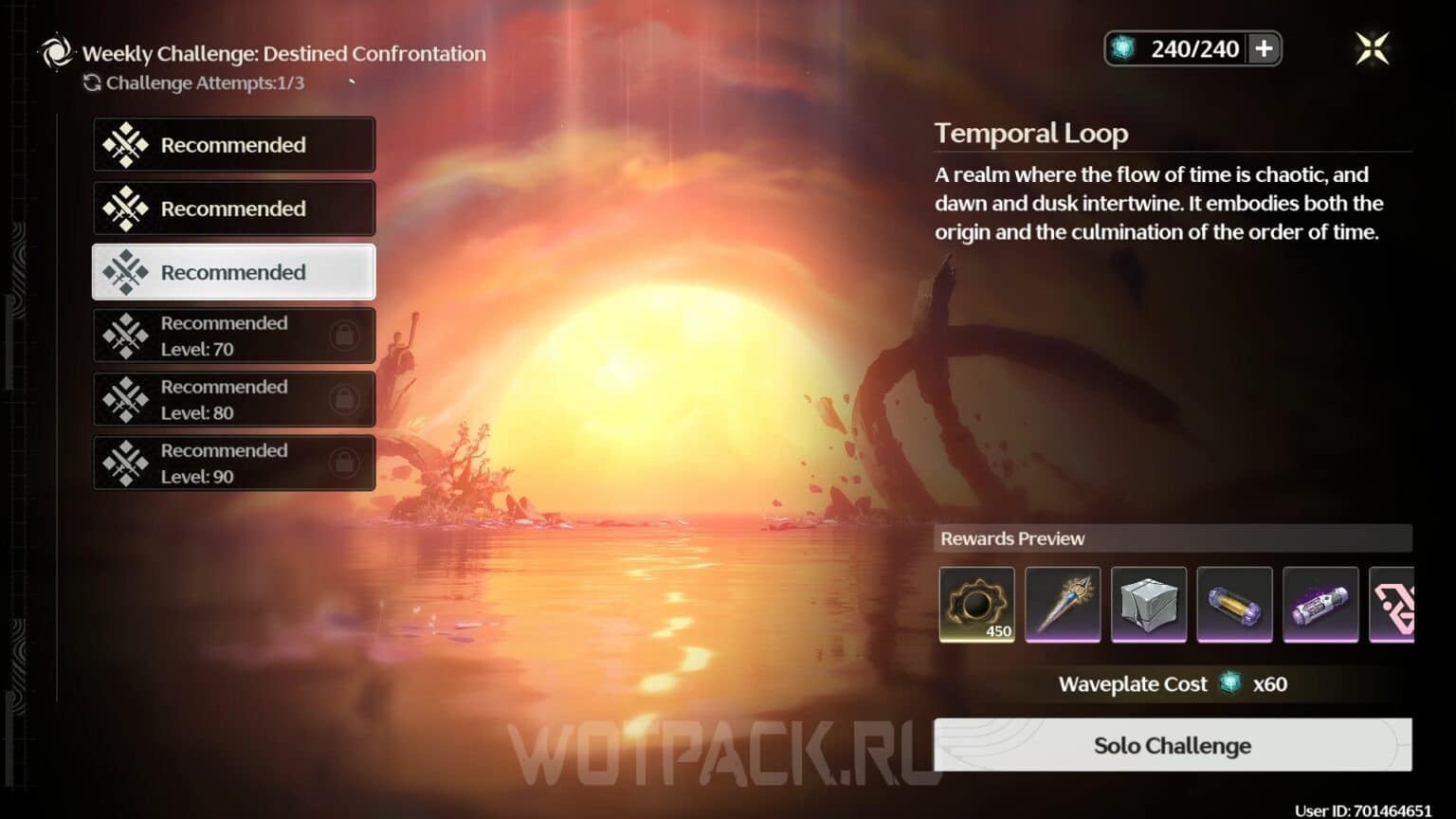Click the emblem icon on the topmost Recommended entry
This screenshot has height=819, width=1456.
point(126,144)
